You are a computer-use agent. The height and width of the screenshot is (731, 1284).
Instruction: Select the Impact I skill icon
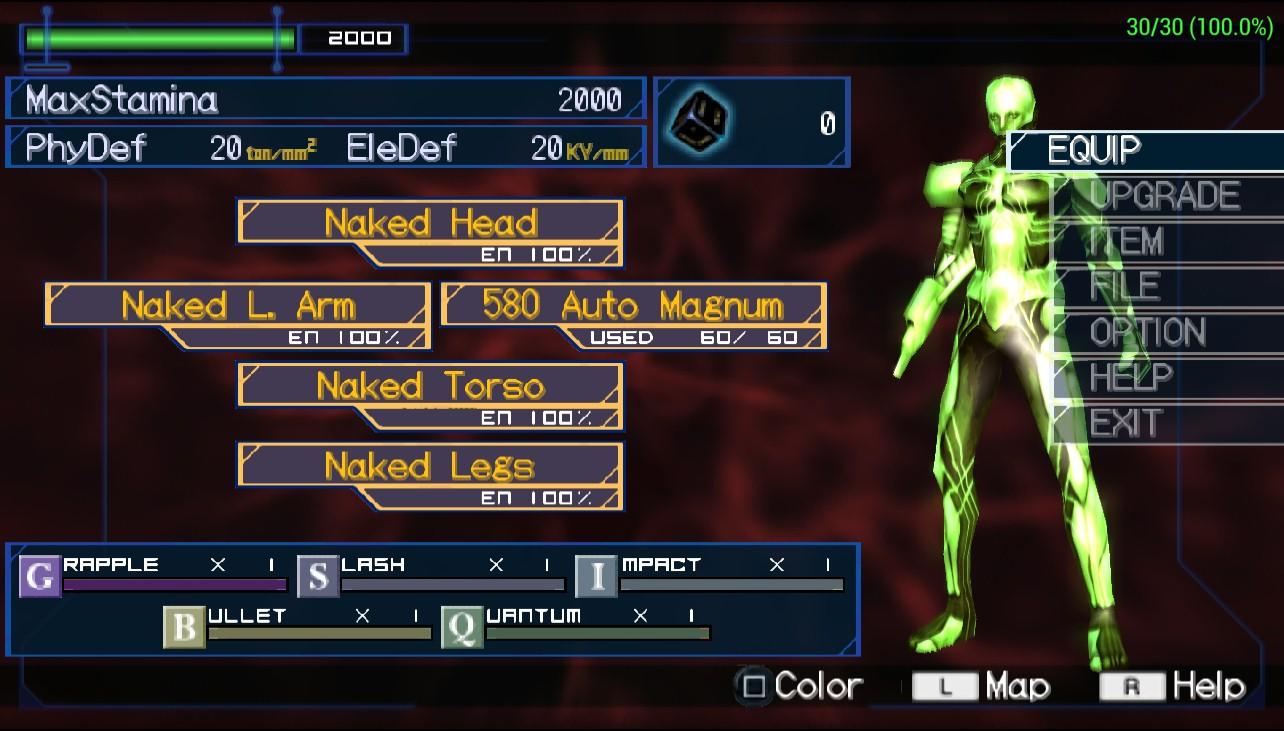(597, 577)
